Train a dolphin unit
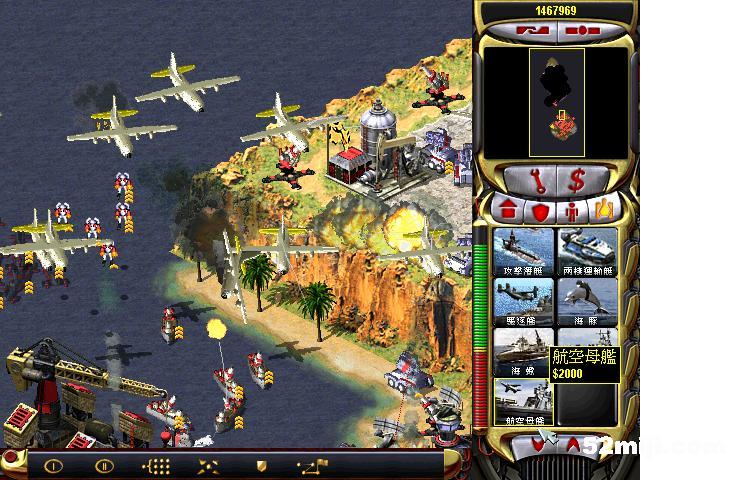 click(587, 301)
